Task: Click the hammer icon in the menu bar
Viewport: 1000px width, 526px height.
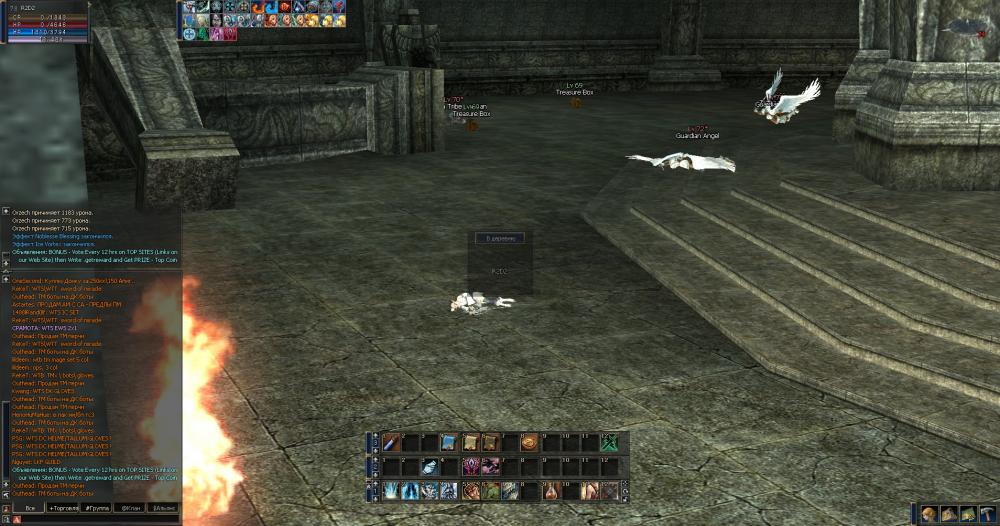Action: pyautogui.click(x=986, y=514)
